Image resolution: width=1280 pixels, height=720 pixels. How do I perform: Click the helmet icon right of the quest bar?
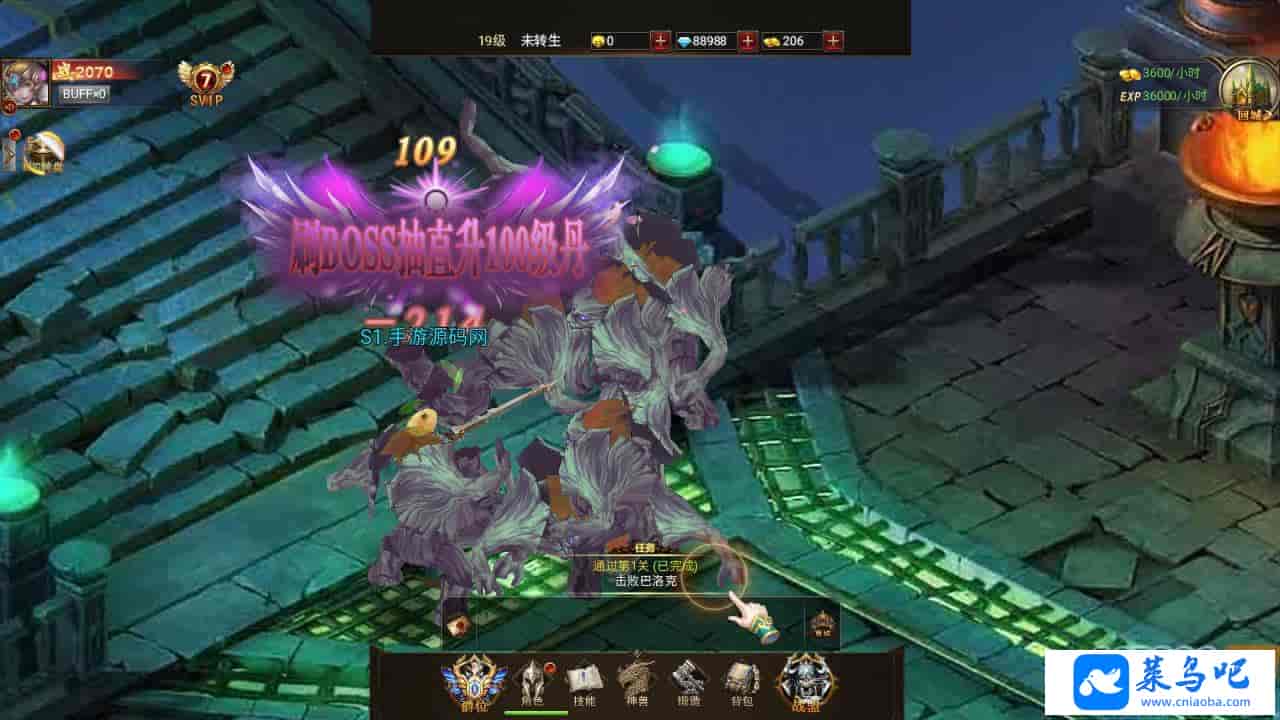tap(821, 624)
